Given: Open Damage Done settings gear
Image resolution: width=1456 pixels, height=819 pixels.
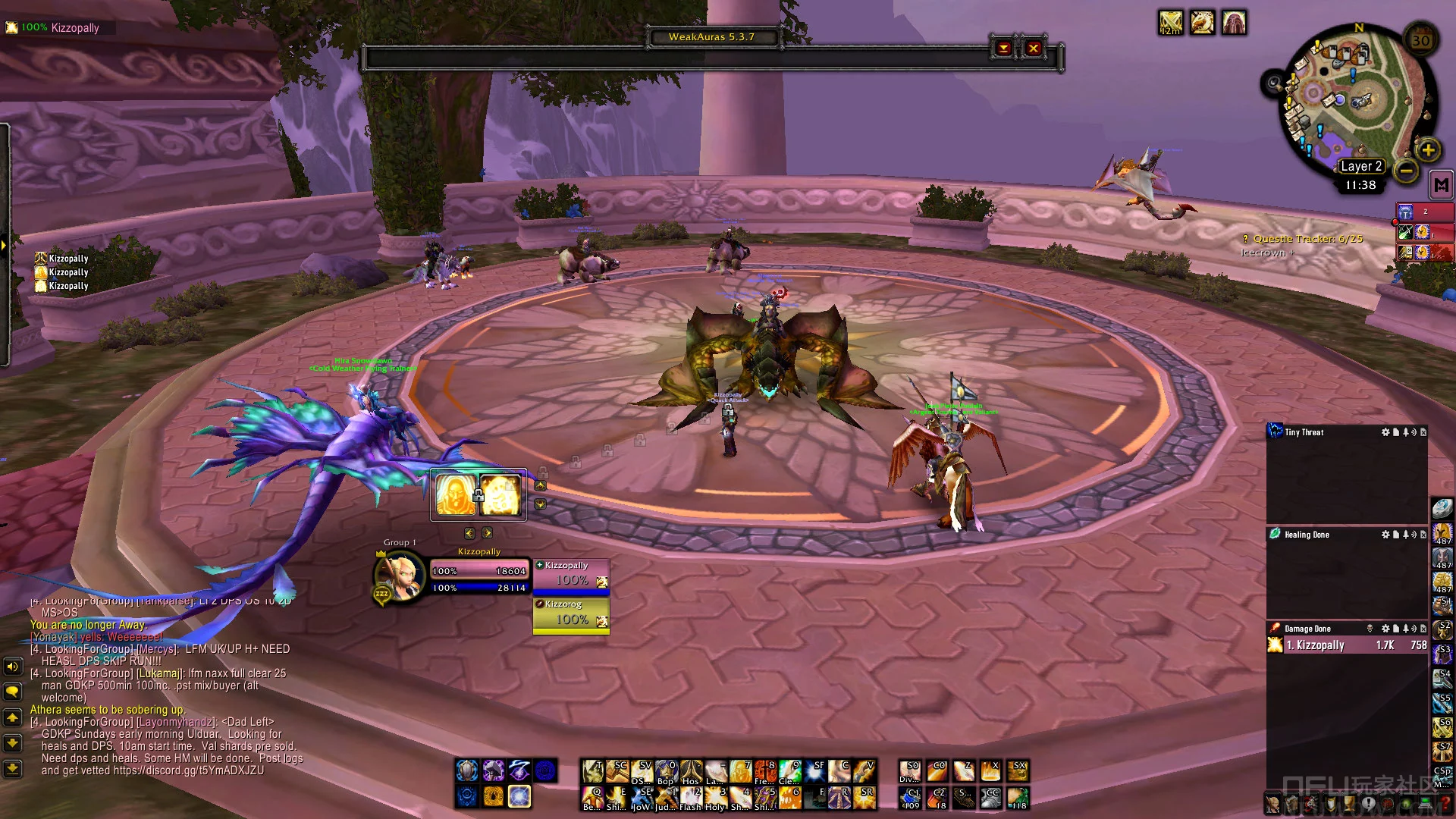Looking at the screenshot, I should 1385,629.
